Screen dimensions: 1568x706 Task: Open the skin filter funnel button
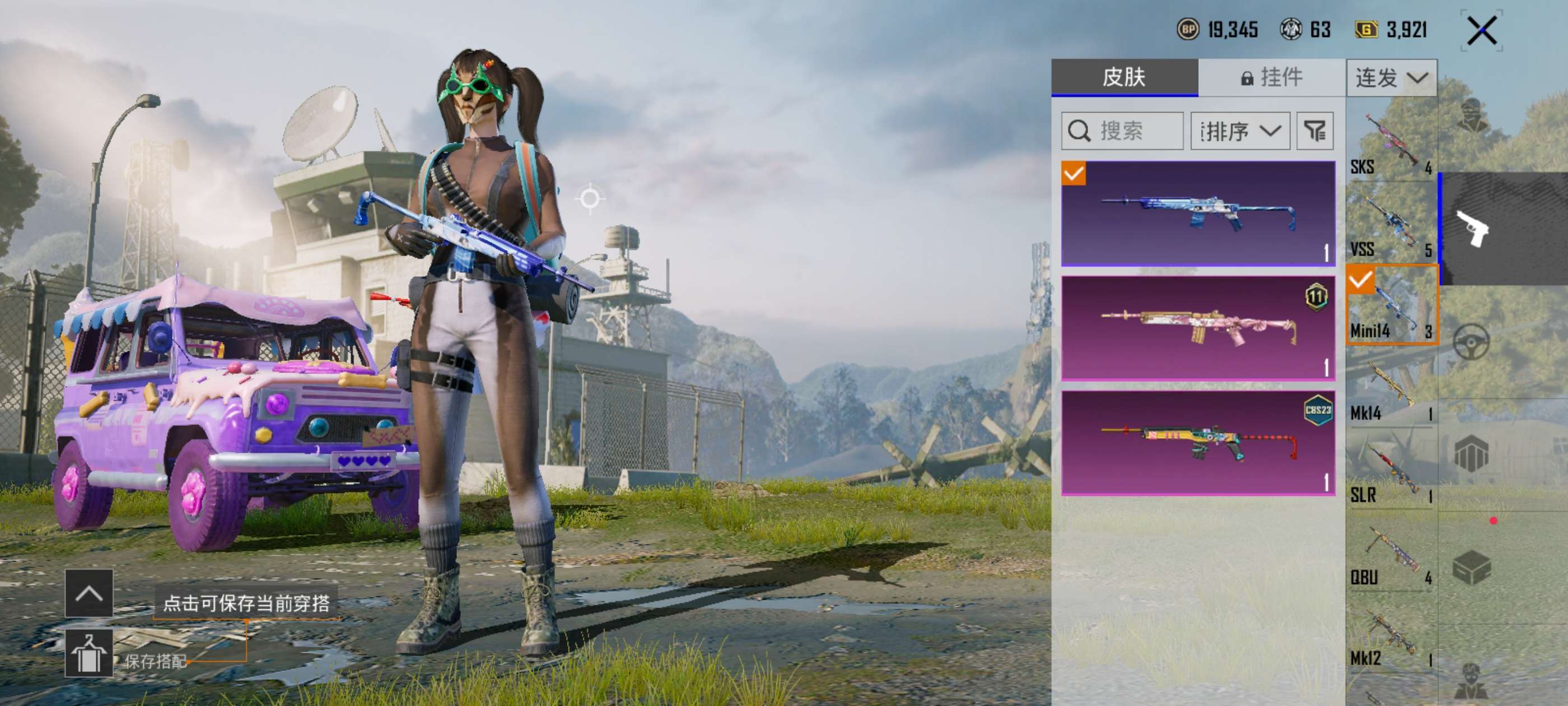tap(1315, 131)
